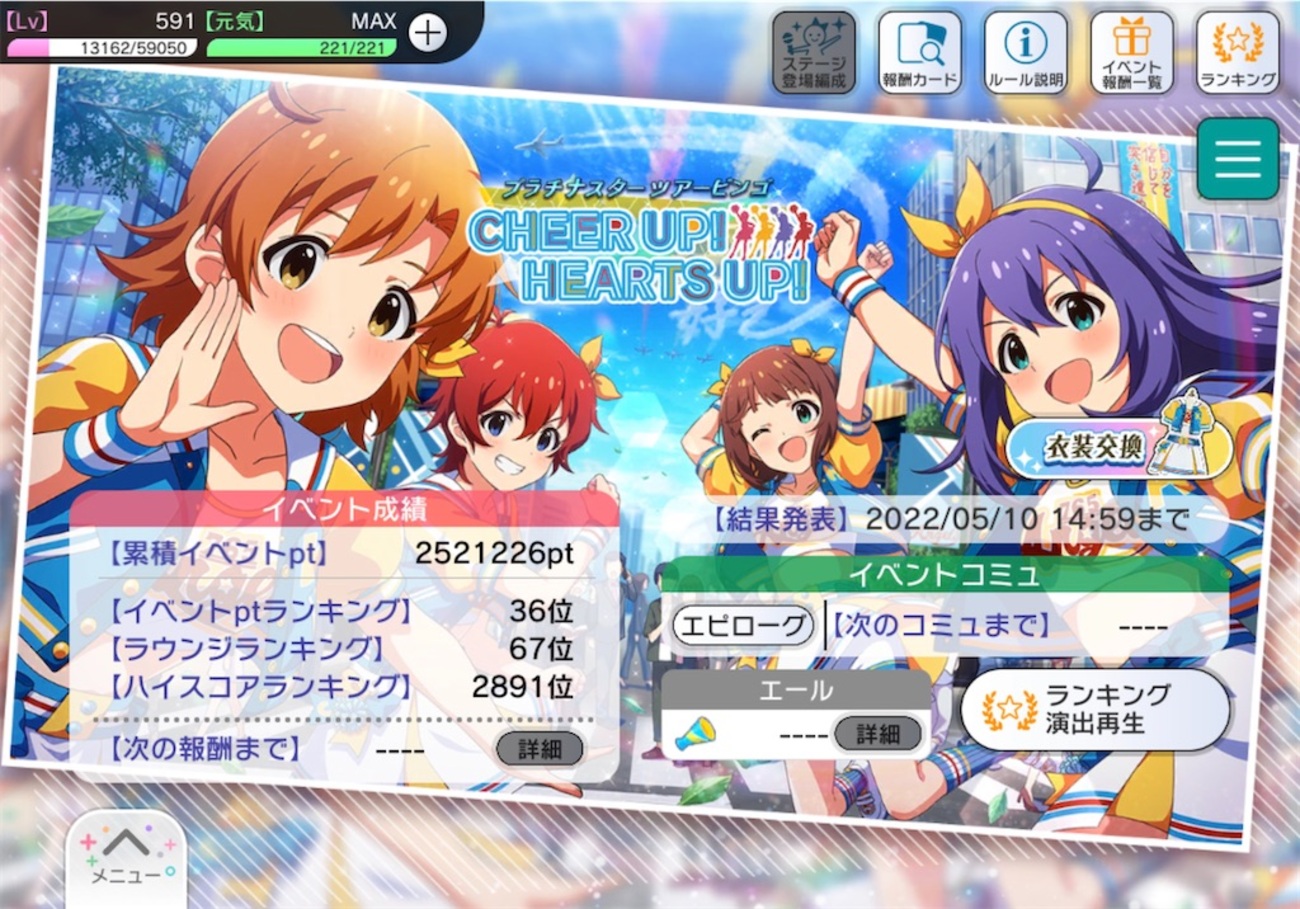The height and width of the screenshot is (909, 1300).
Task: Show 詳細 details for next reward
Action: tap(539, 748)
